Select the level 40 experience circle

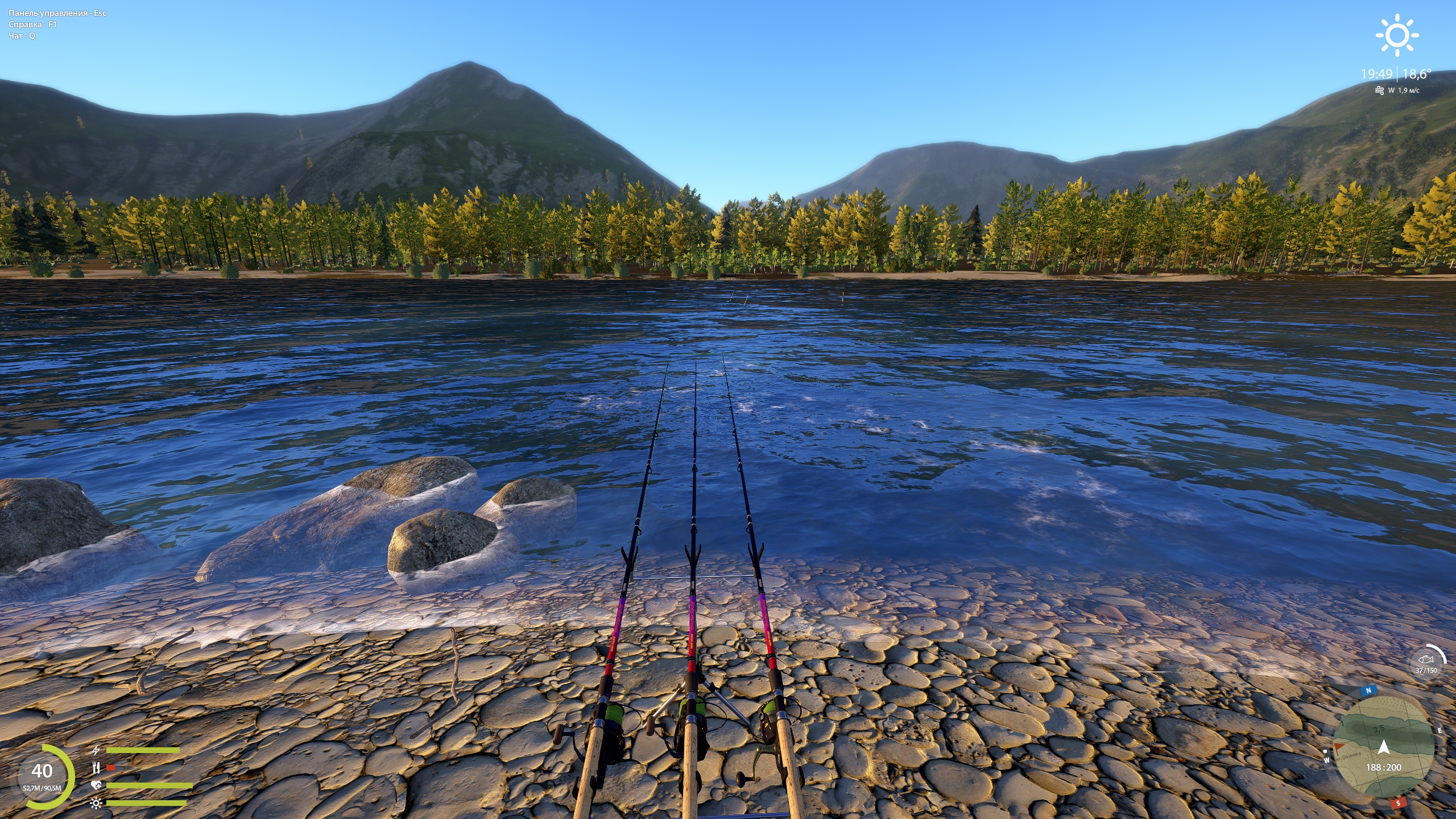43,776
